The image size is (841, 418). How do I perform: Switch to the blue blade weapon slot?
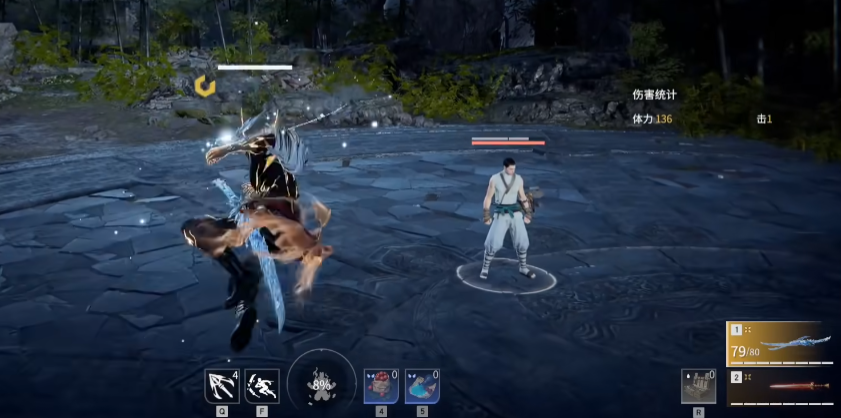tap(782, 343)
